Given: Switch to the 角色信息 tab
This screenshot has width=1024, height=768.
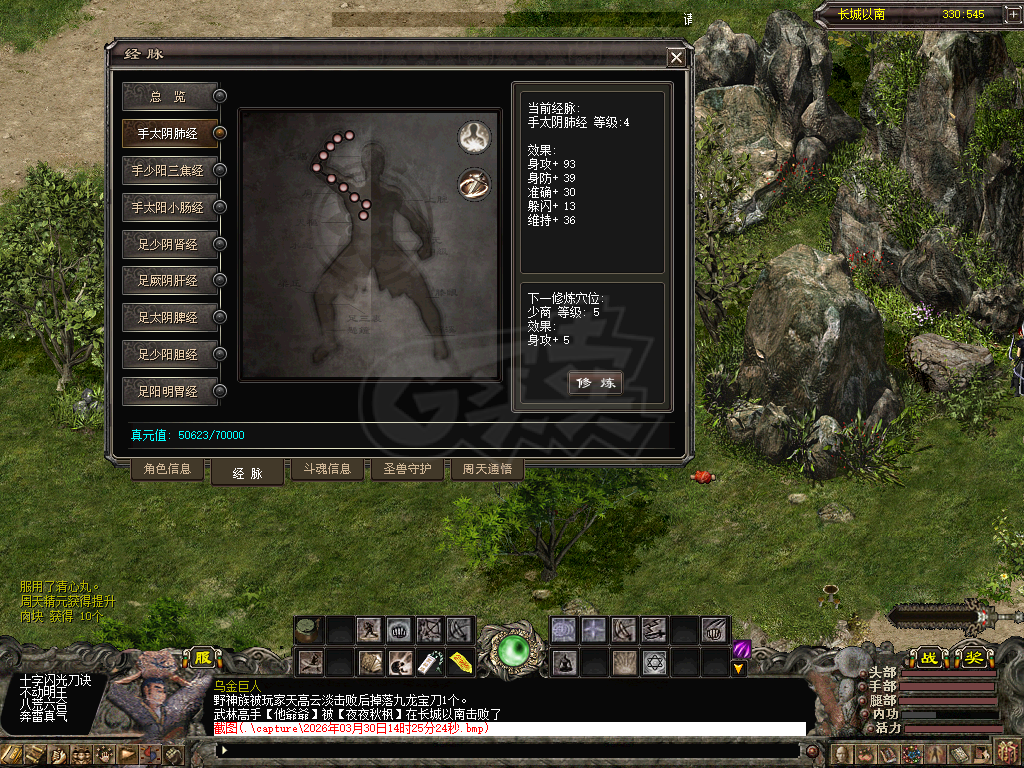Looking at the screenshot, I should [x=168, y=469].
